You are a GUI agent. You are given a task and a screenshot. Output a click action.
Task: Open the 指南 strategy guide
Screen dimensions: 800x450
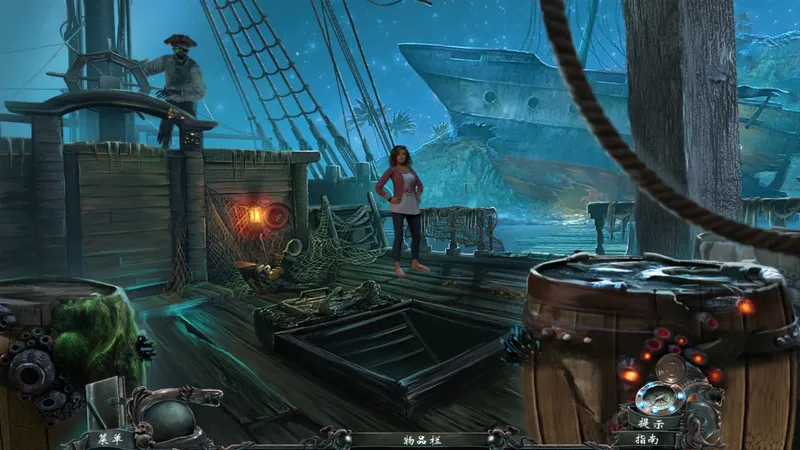click(x=649, y=438)
